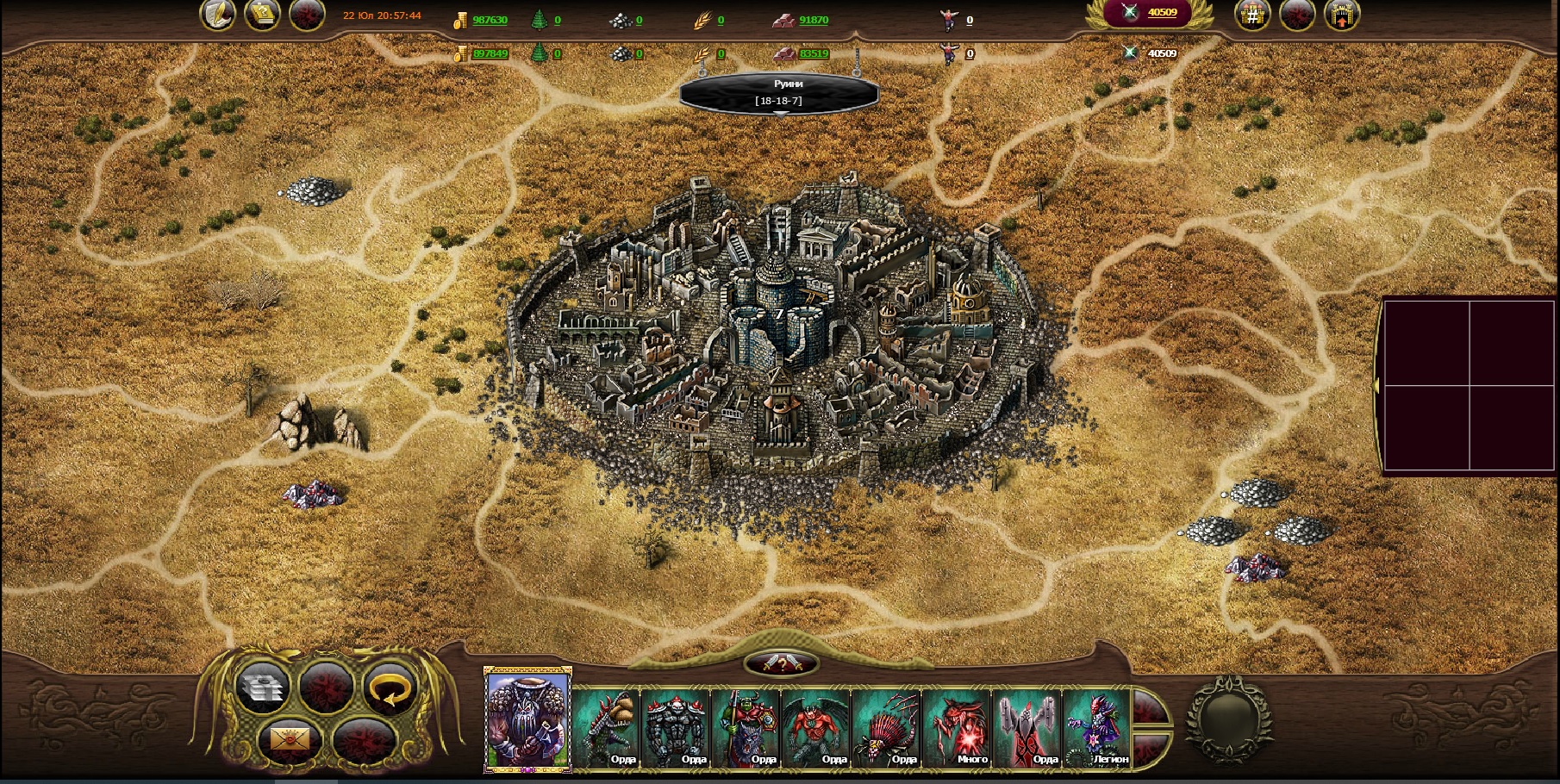1560x784 pixels.
Task: Select the orc wolf rider unit slot
Action: click(746, 728)
